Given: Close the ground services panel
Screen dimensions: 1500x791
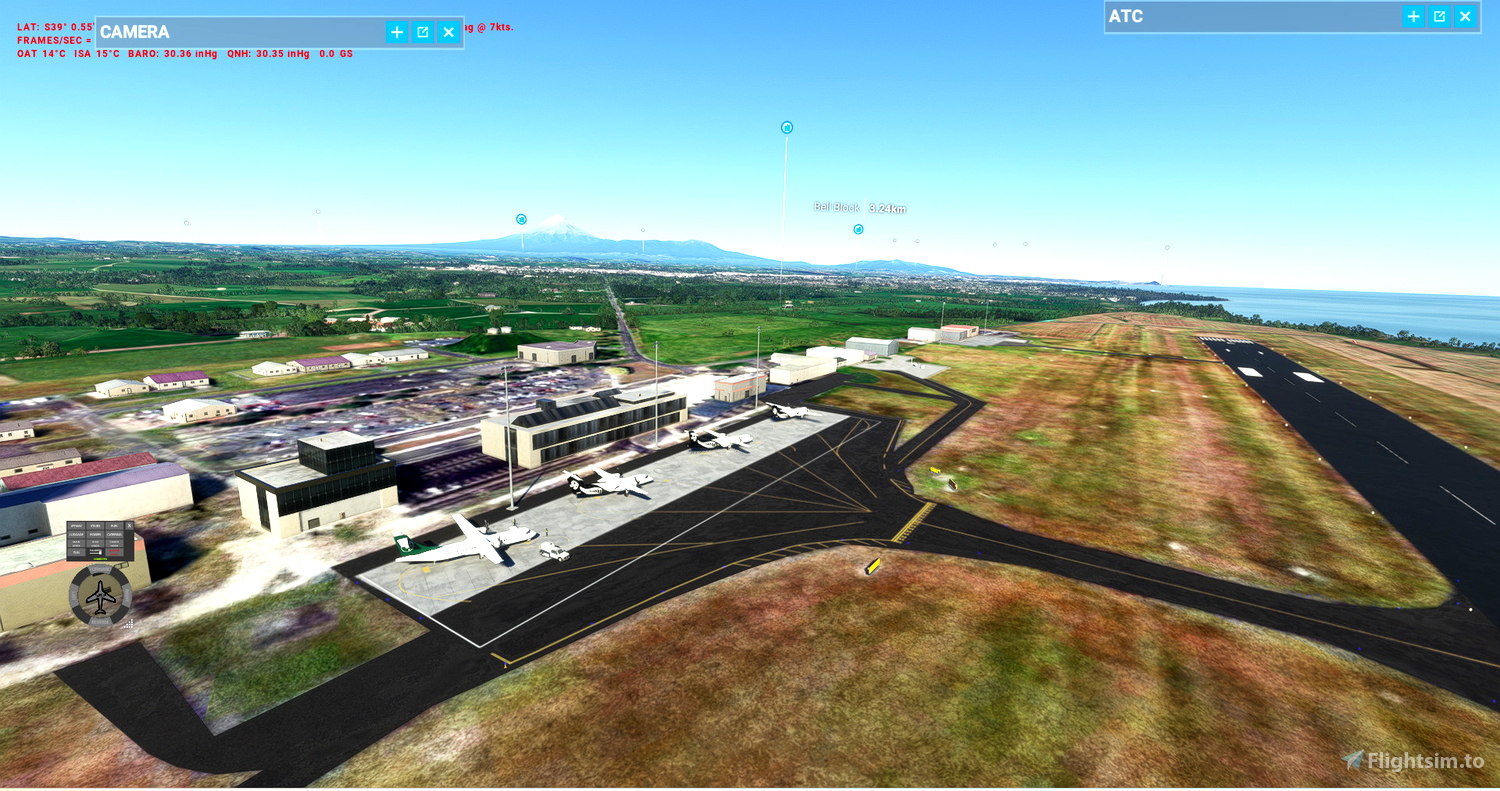Looking at the screenshot, I should point(130,525).
